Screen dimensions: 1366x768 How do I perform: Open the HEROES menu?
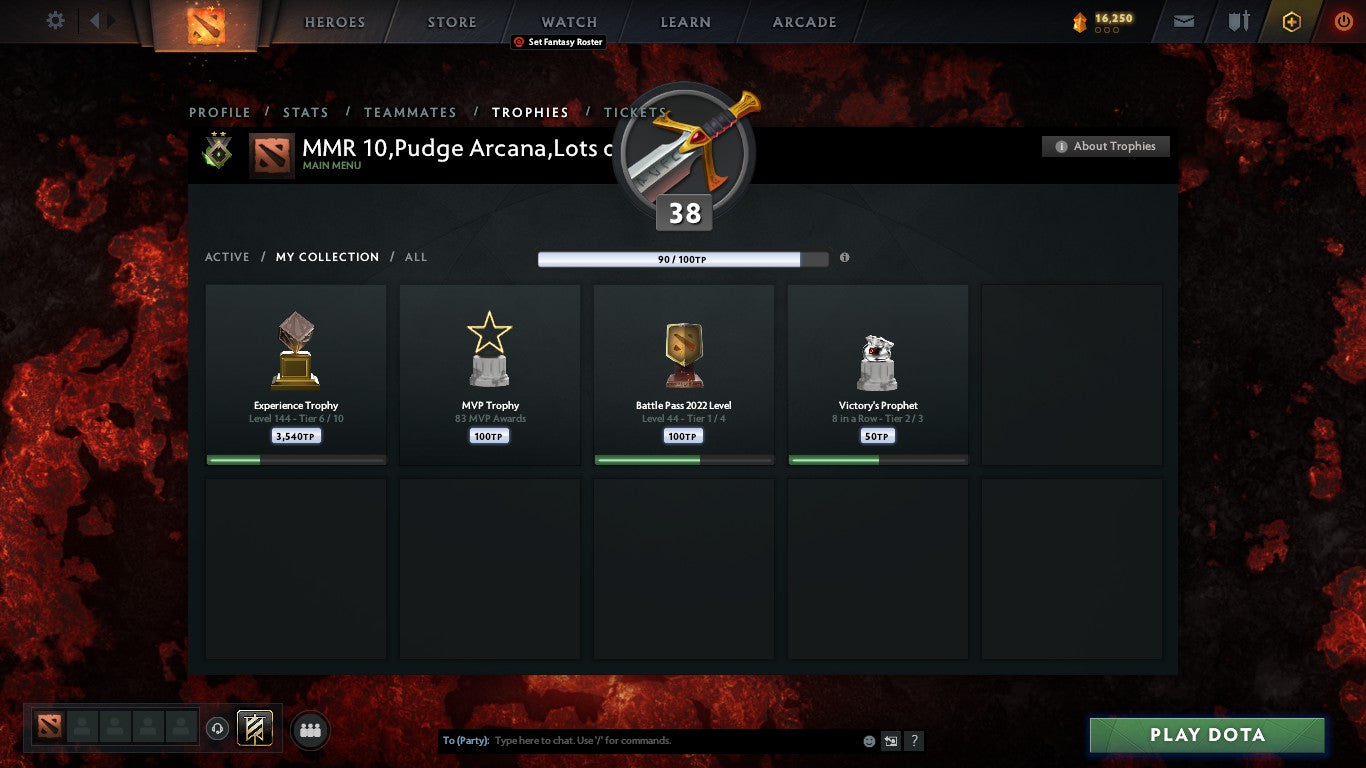(x=334, y=21)
